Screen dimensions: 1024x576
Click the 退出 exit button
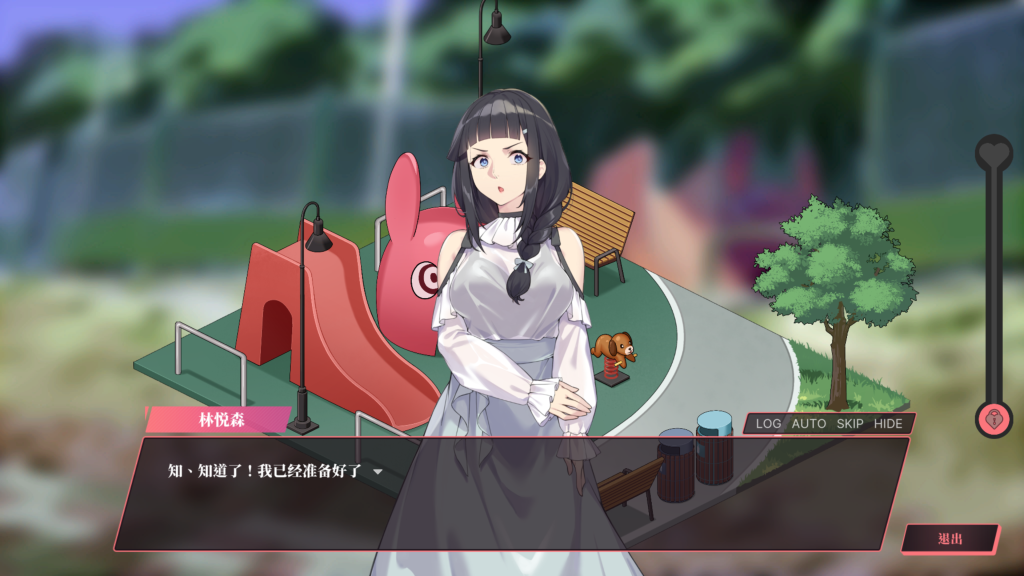point(950,539)
